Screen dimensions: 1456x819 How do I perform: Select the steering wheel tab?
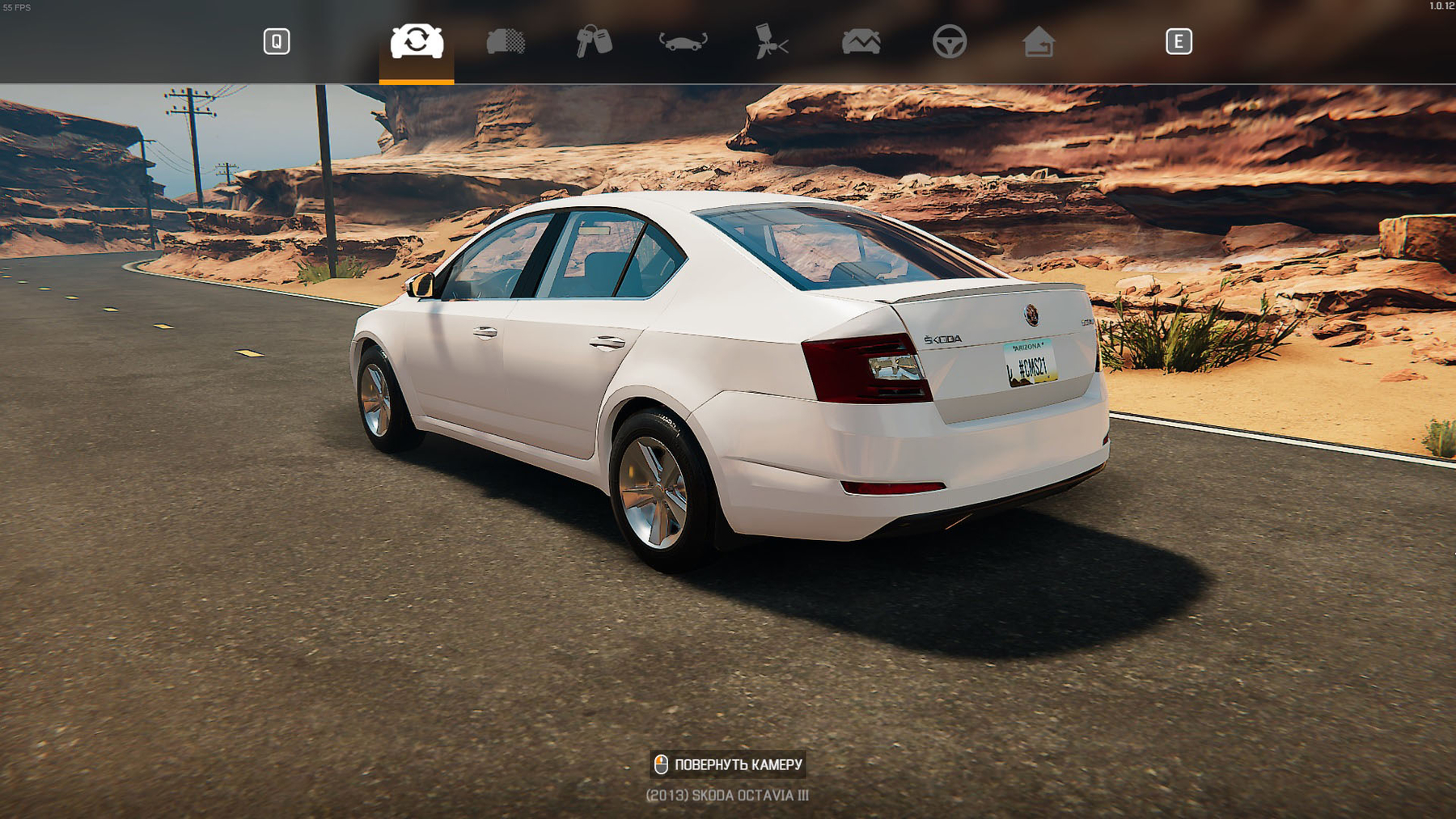pyautogui.click(x=949, y=41)
